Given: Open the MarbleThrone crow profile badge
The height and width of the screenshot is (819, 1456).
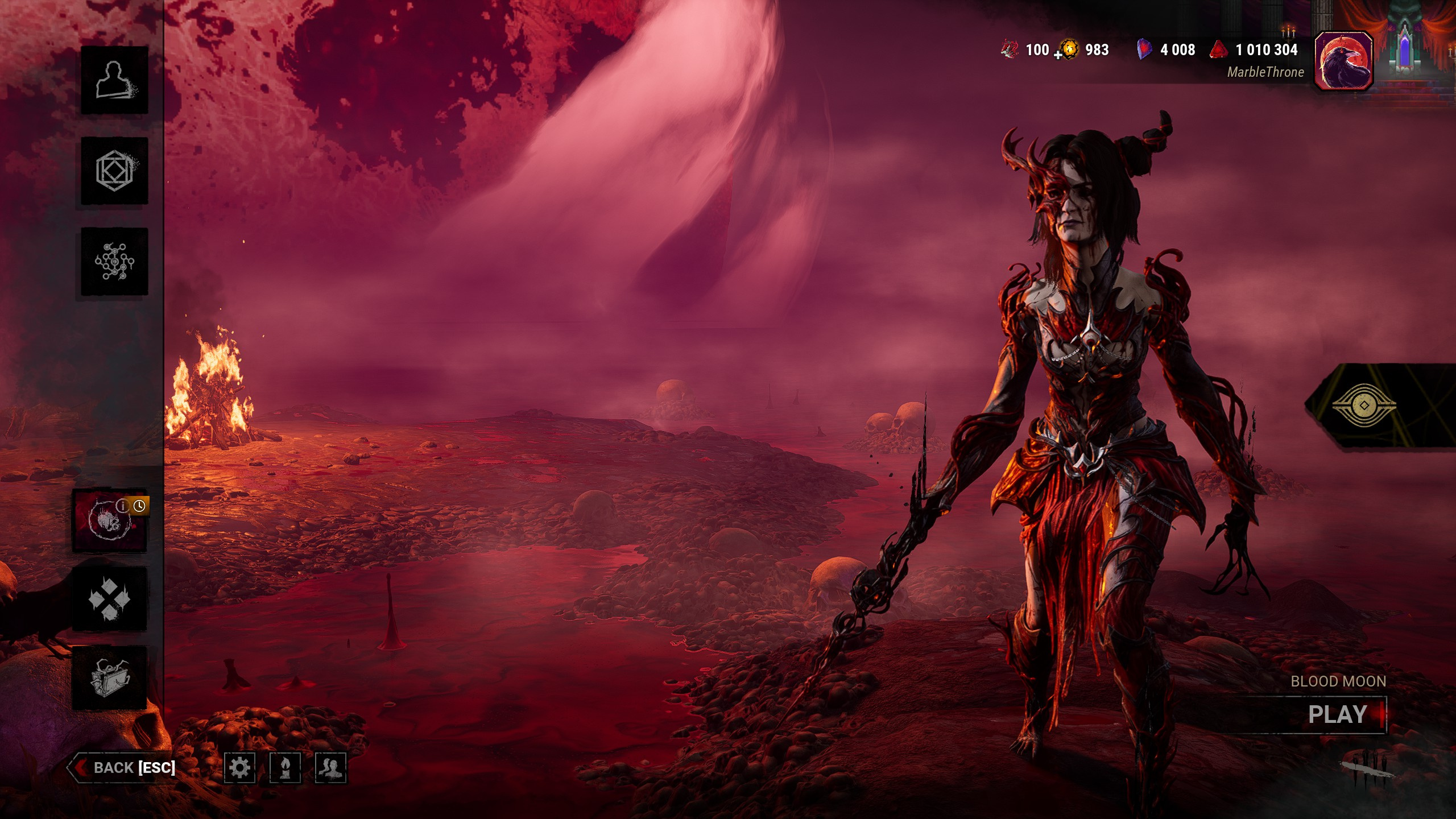Looking at the screenshot, I should pyautogui.click(x=1343, y=61).
